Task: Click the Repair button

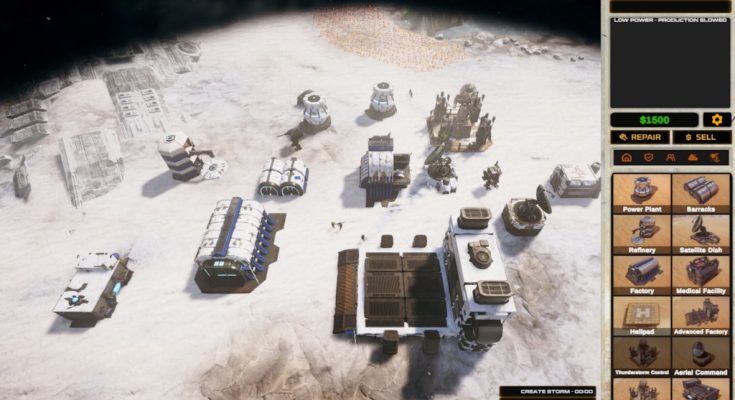Action: coord(639,137)
